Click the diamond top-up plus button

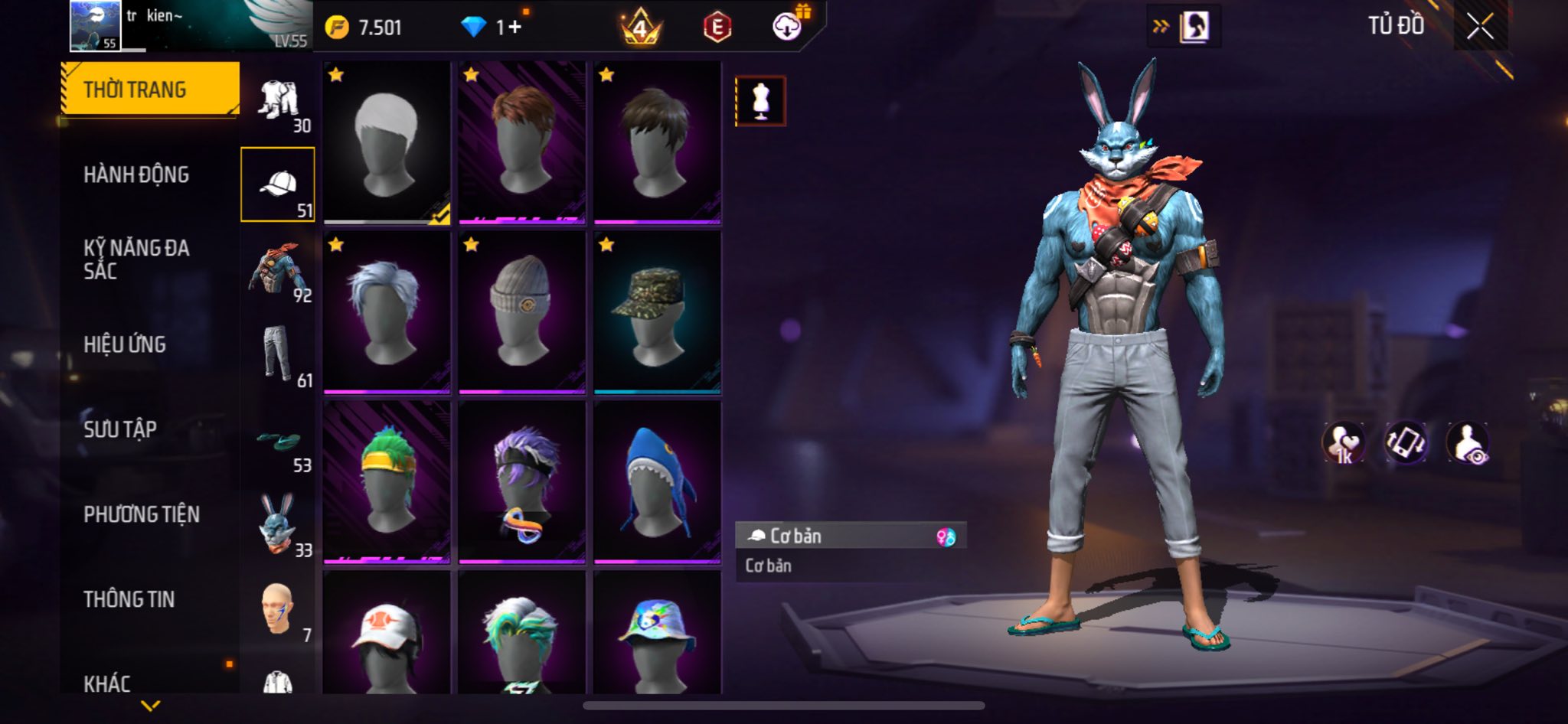click(x=514, y=28)
